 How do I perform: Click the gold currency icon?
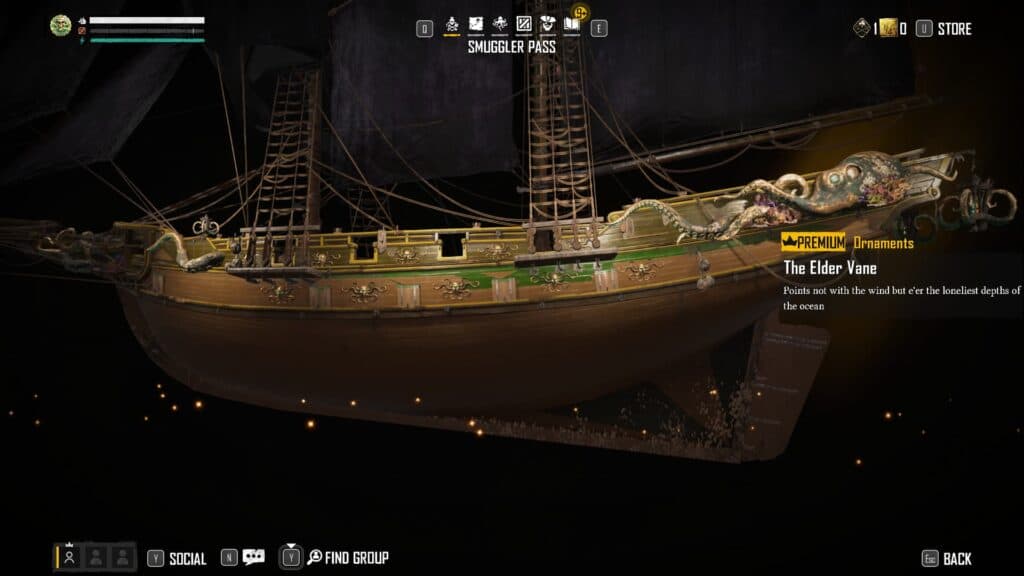pyautogui.click(x=888, y=29)
